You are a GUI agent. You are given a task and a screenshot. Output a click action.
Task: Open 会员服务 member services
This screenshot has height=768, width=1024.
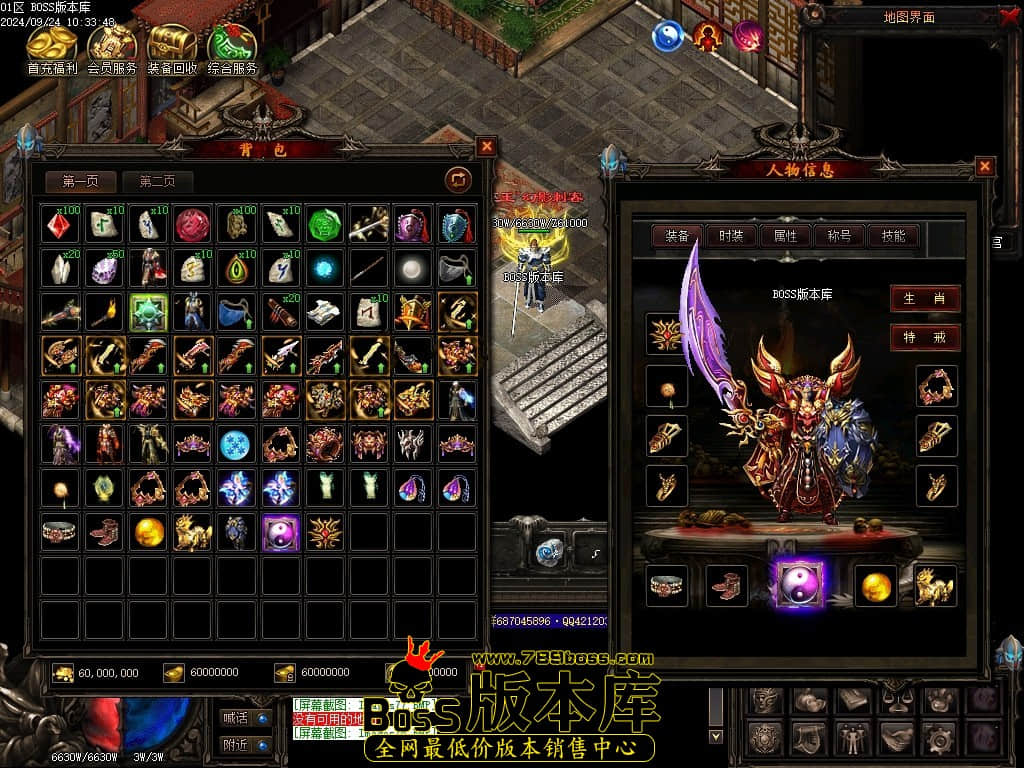tap(112, 48)
